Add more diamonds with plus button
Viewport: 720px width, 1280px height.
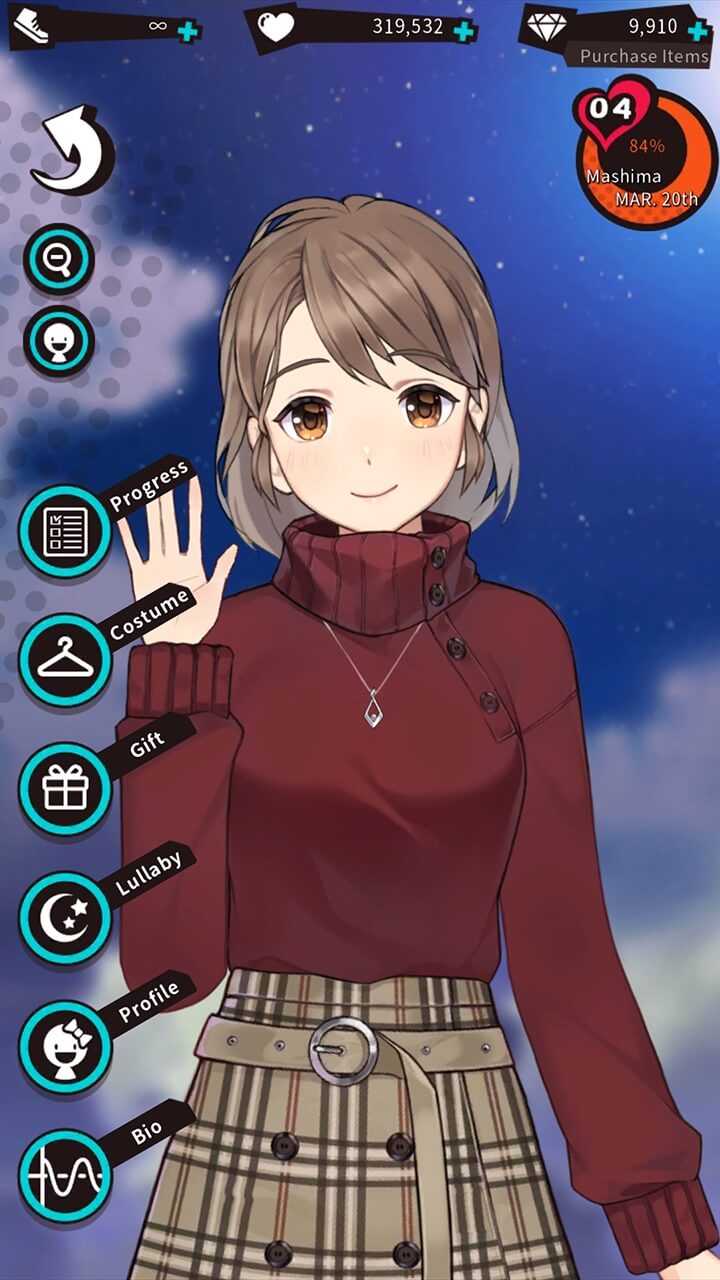click(x=697, y=29)
